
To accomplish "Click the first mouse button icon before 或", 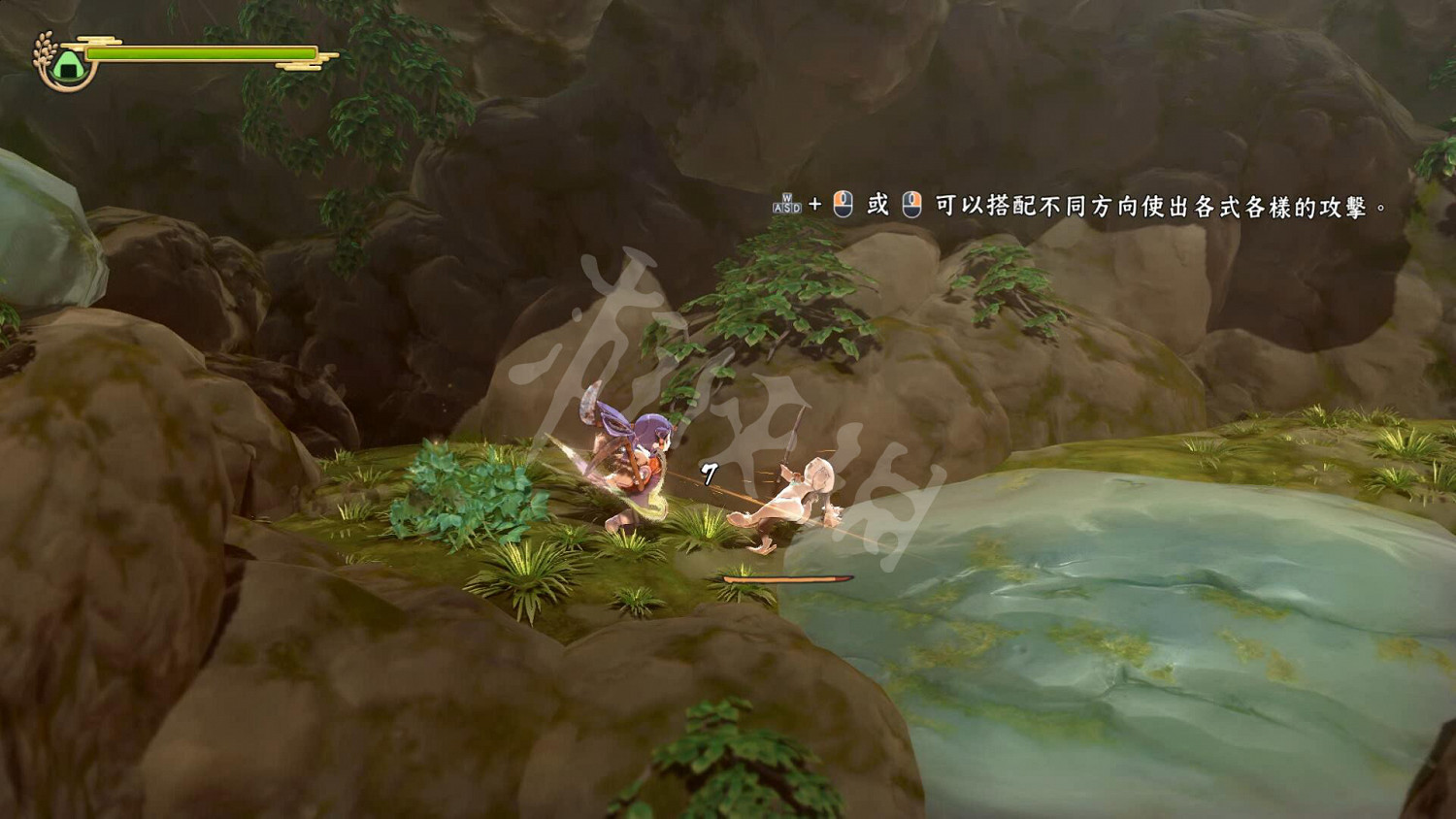I will (843, 204).
